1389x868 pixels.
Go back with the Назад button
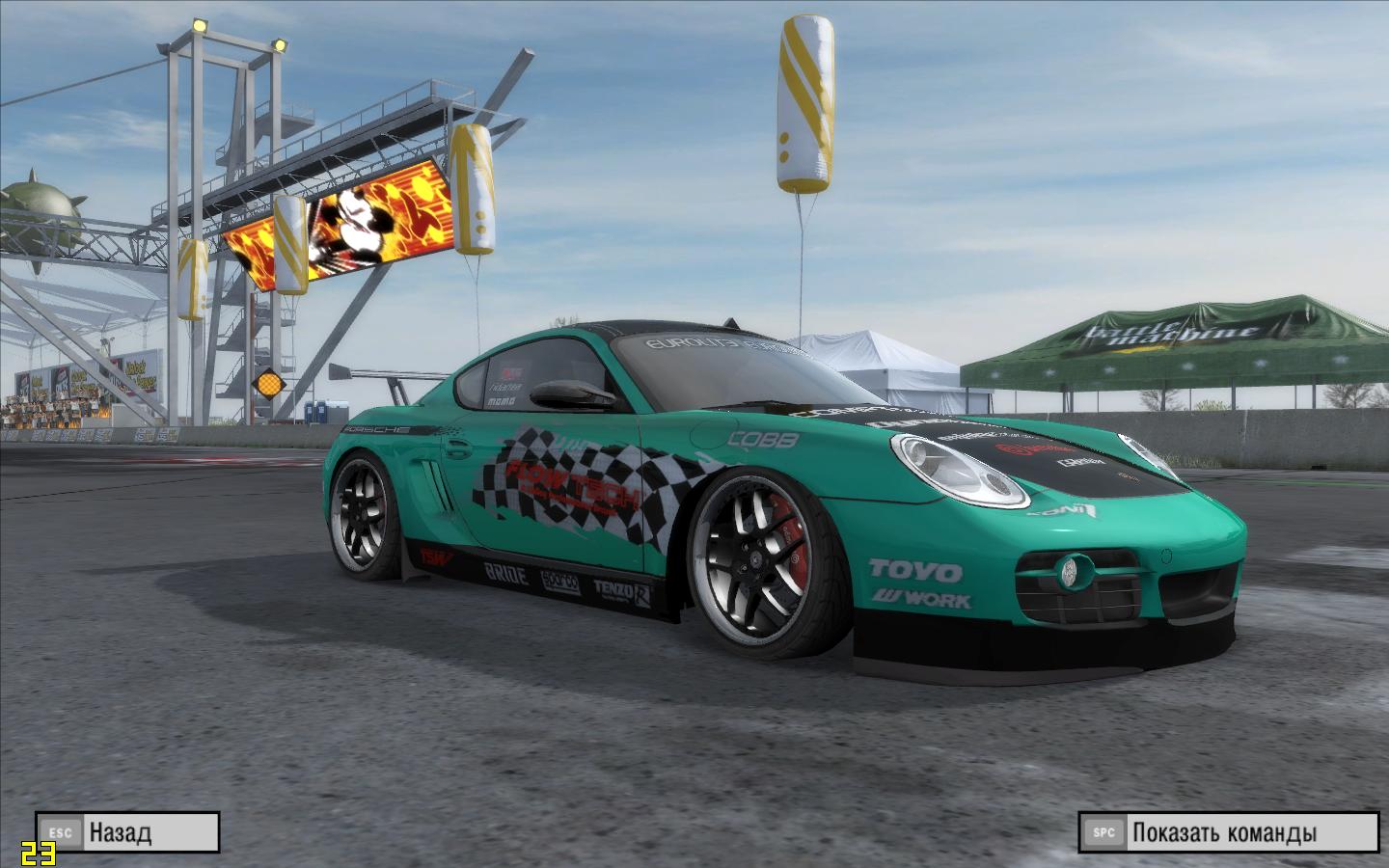tap(127, 831)
